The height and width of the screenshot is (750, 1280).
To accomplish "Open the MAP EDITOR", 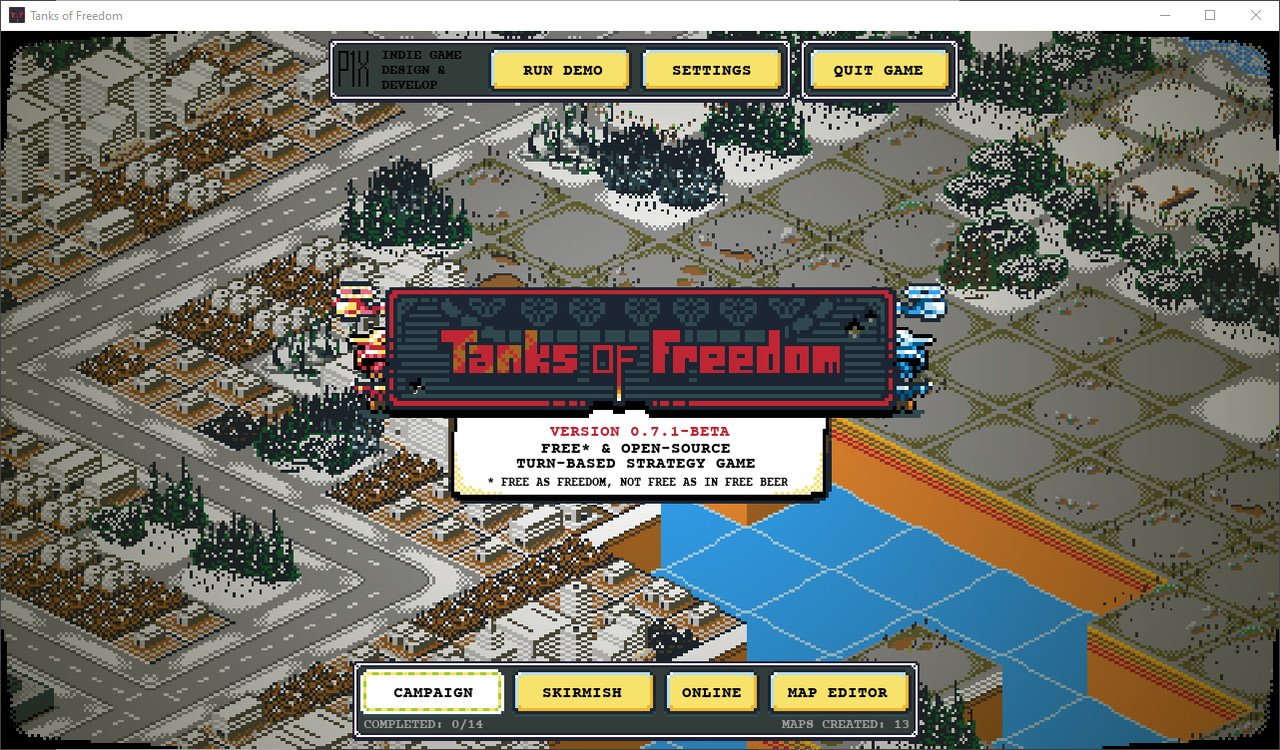I will pos(839,692).
